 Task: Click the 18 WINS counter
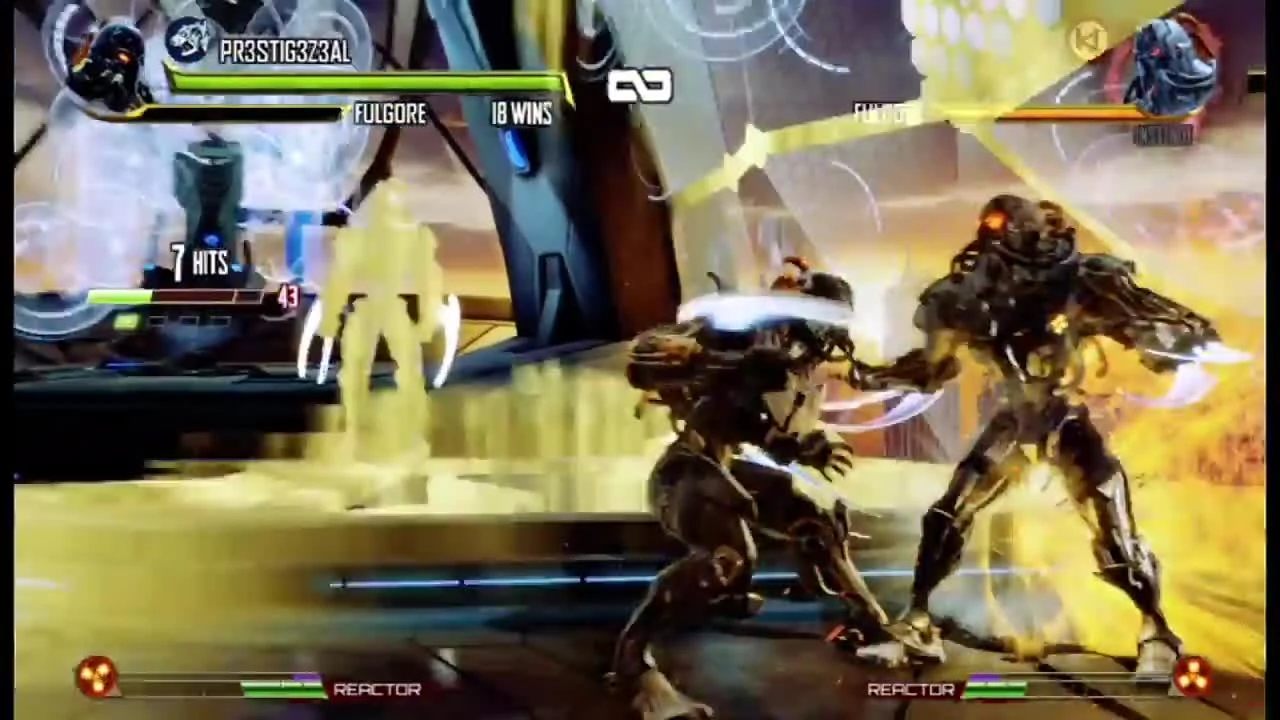tap(520, 113)
